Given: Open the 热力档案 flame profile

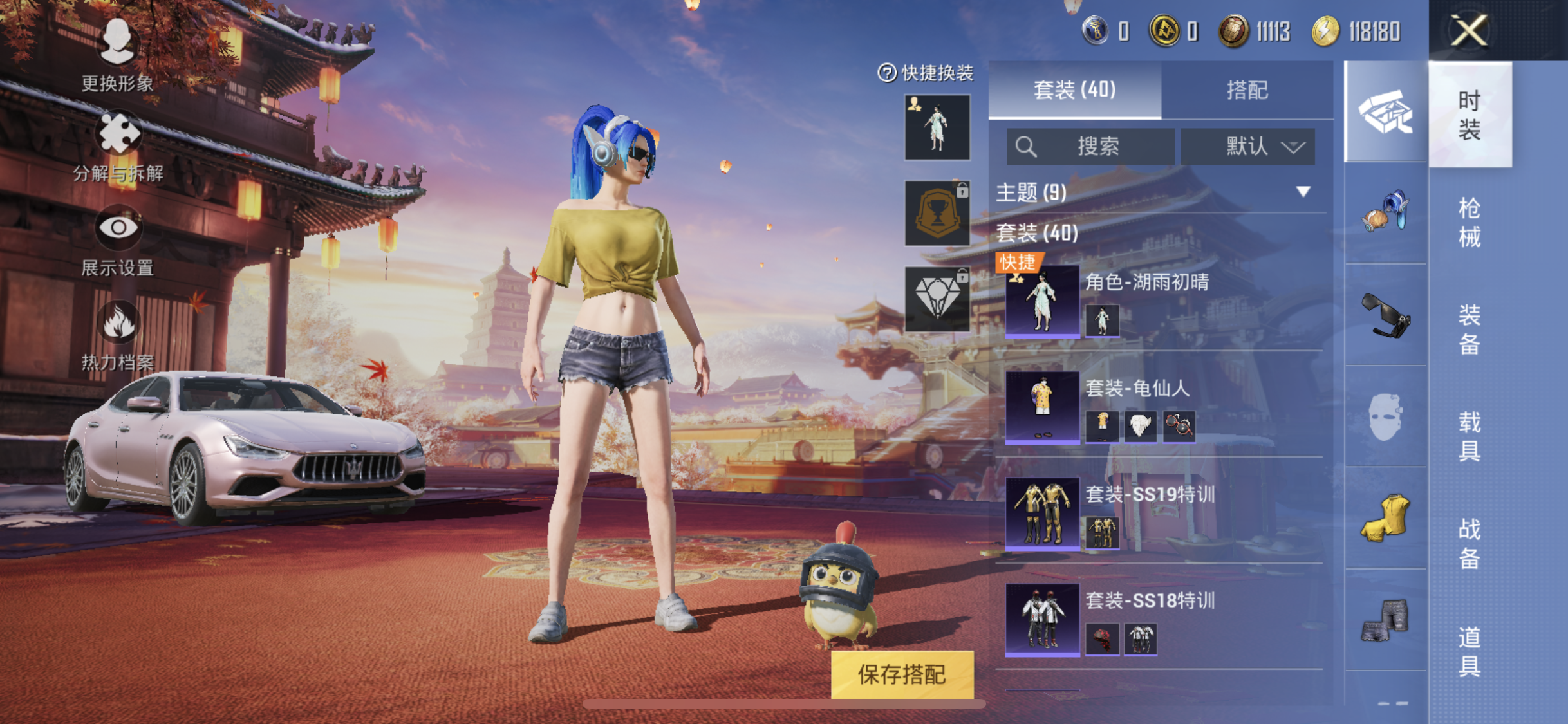Looking at the screenshot, I should (117, 335).
